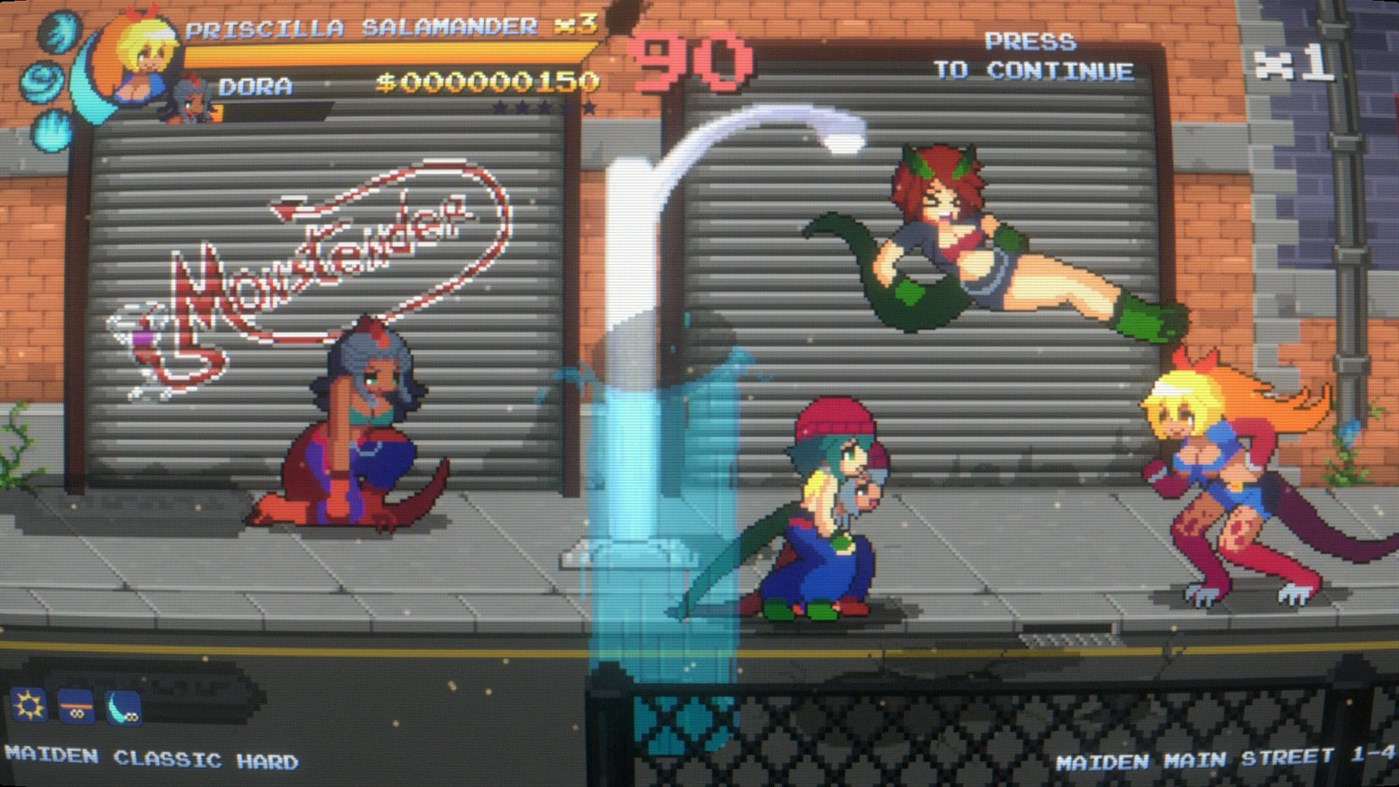
Task: Select the teal moon badge icon
Action: point(122,705)
